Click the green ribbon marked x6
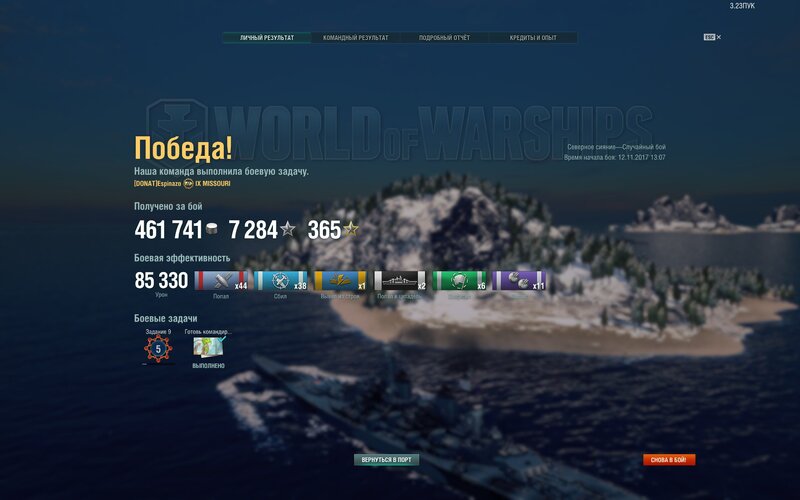 460,281
